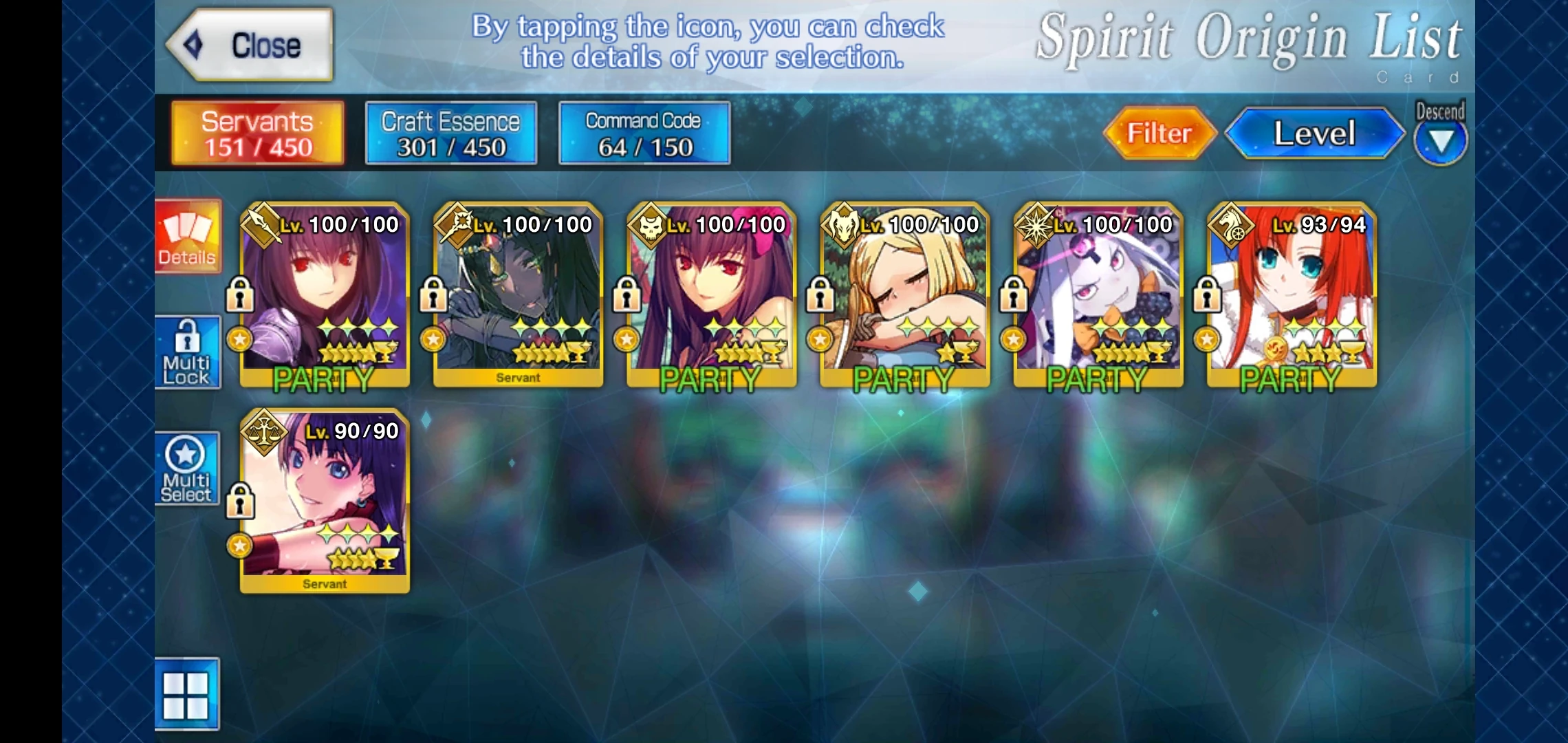Image resolution: width=1568 pixels, height=743 pixels.
Task: Select the Multi Select tool
Action: (187, 469)
